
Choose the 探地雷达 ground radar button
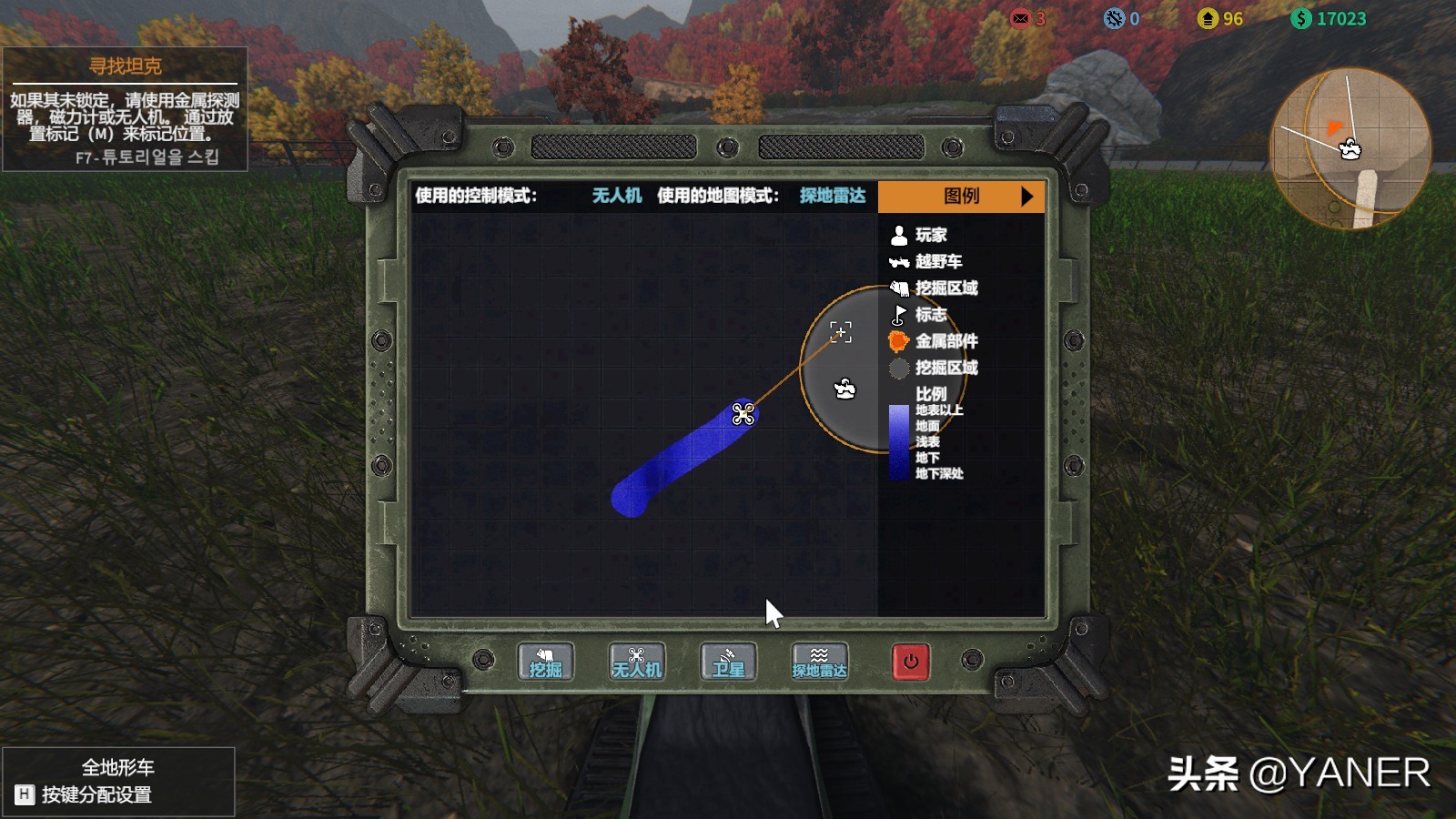tap(819, 662)
